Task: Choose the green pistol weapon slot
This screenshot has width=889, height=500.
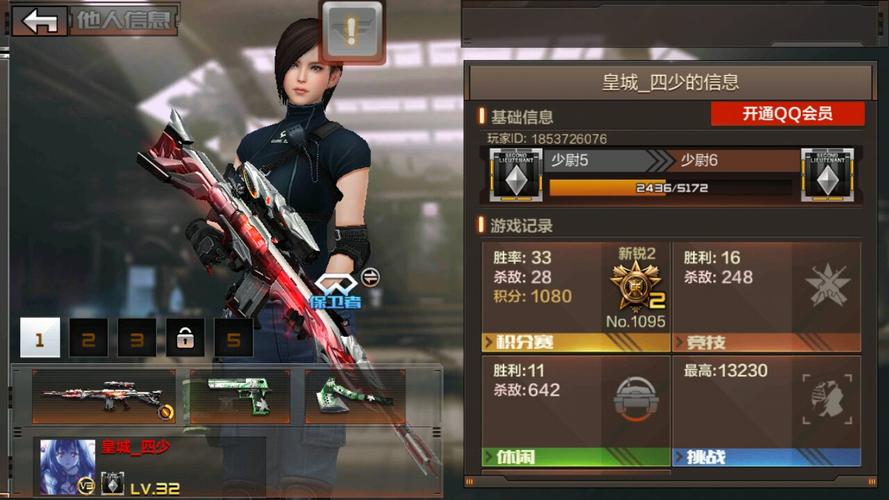Action: click(x=240, y=396)
